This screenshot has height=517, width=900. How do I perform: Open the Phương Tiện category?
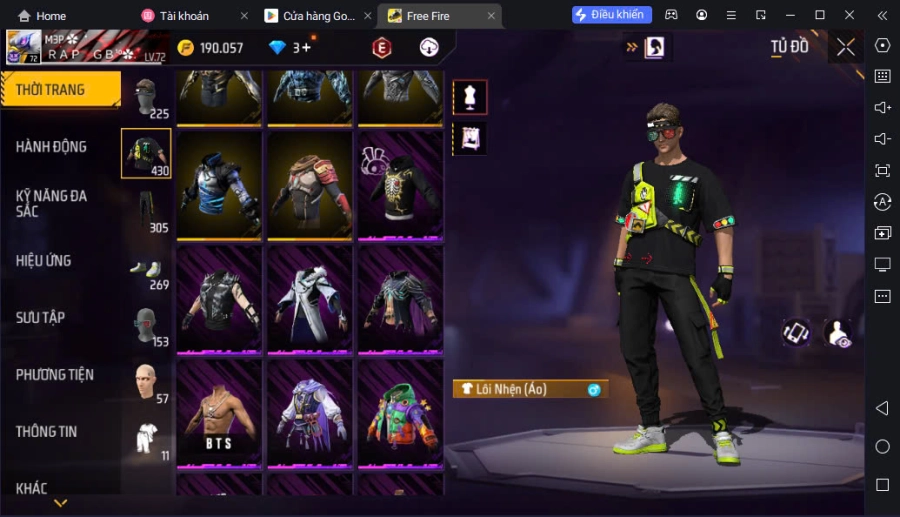tap(55, 375)
